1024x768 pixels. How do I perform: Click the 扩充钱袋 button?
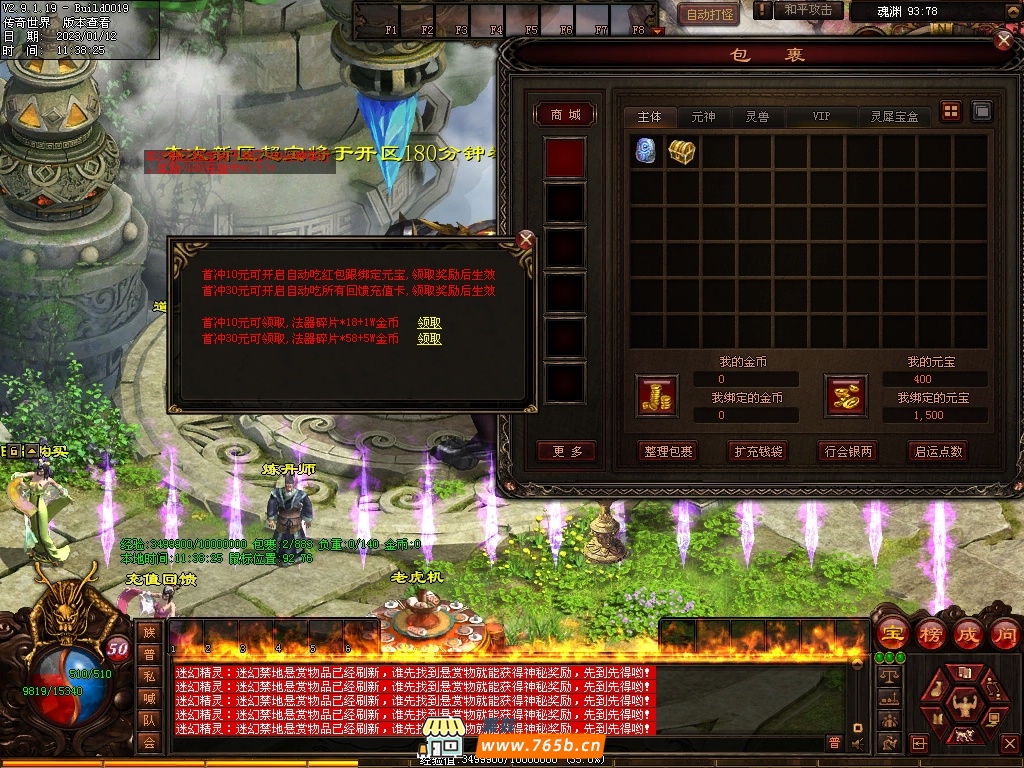click(757, 451)
